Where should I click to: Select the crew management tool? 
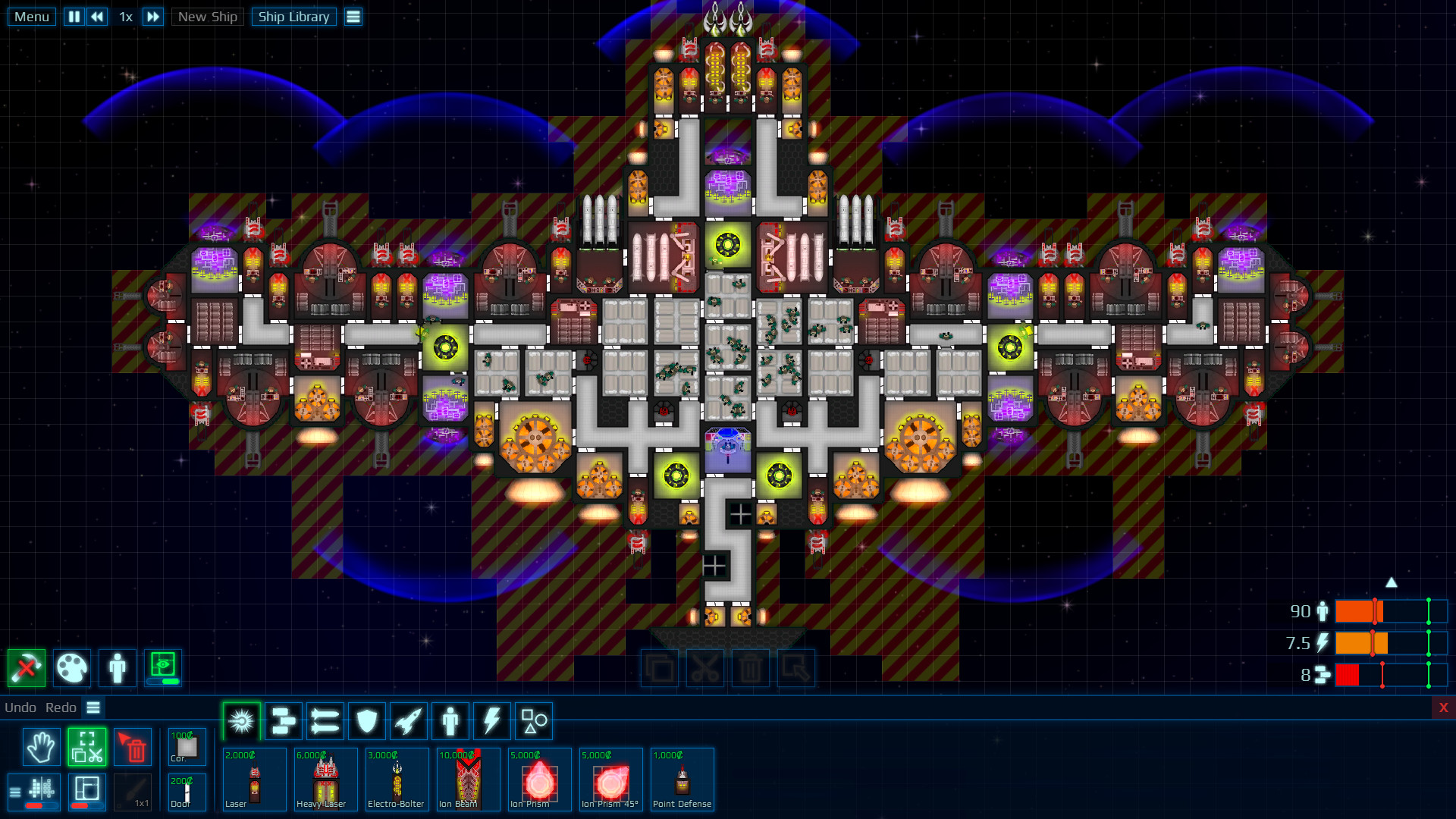[118, 668]
